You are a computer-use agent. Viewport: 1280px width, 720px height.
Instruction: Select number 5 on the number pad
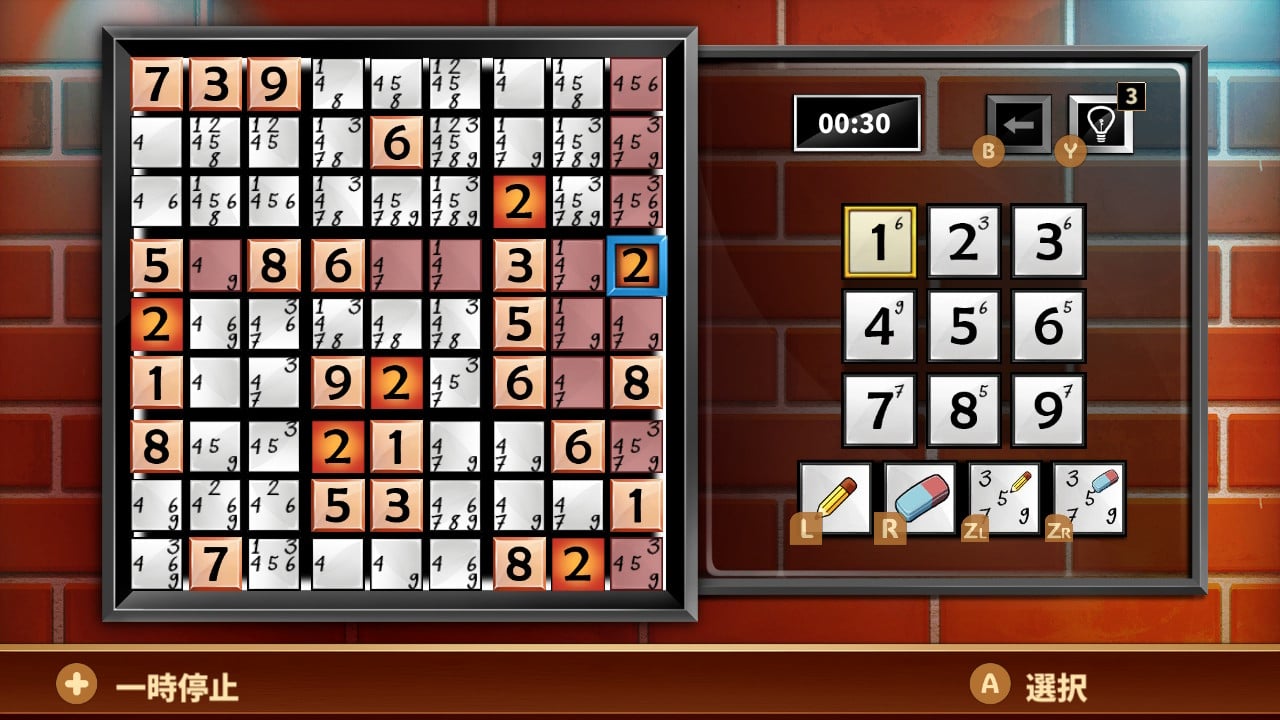tap(963, 325)
